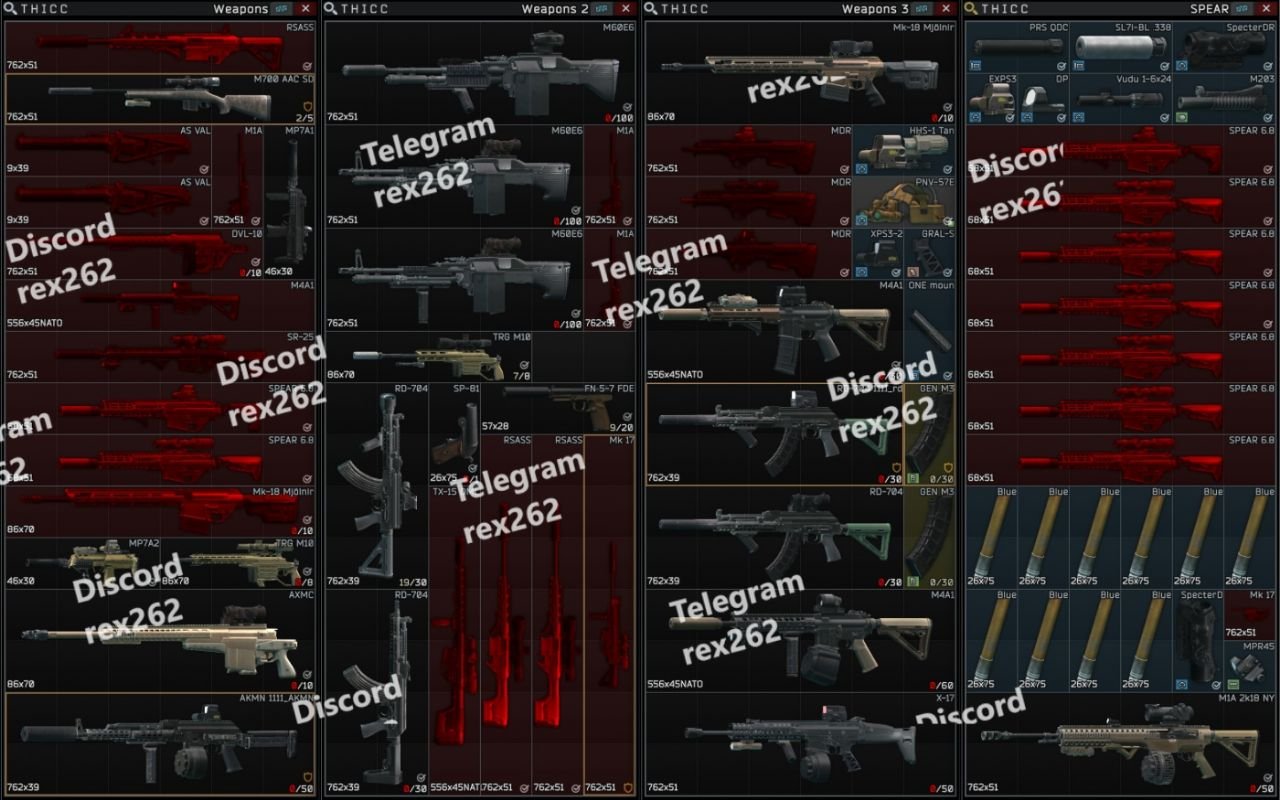Sort the first Weapons container
Image resolution: width=1280 pixels, height=800 pixels.
click(x=281, y=9)
